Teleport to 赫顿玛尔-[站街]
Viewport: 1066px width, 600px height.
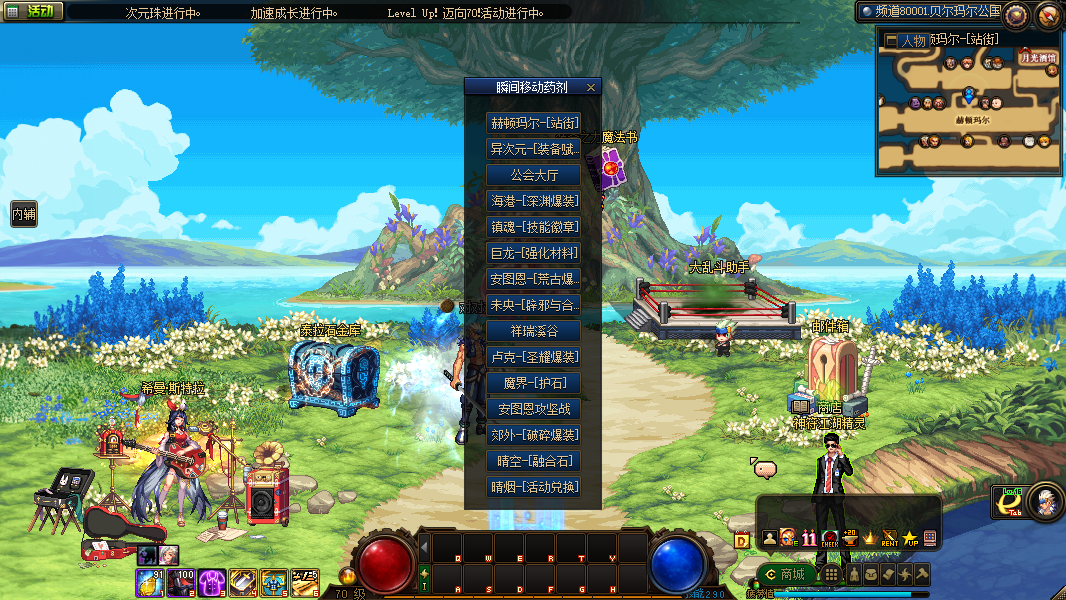tap(533, 123)
